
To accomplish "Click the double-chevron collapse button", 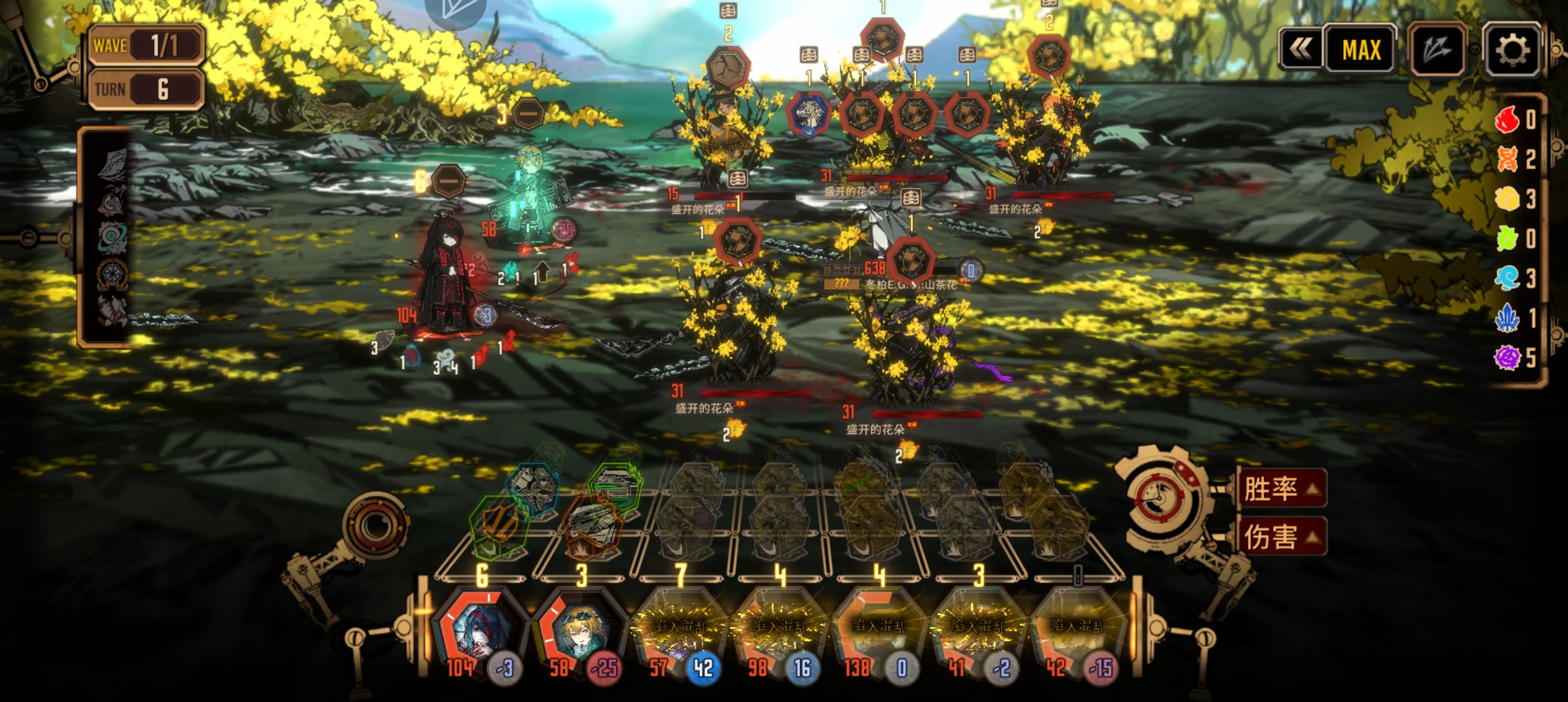I will point(1301,50).
